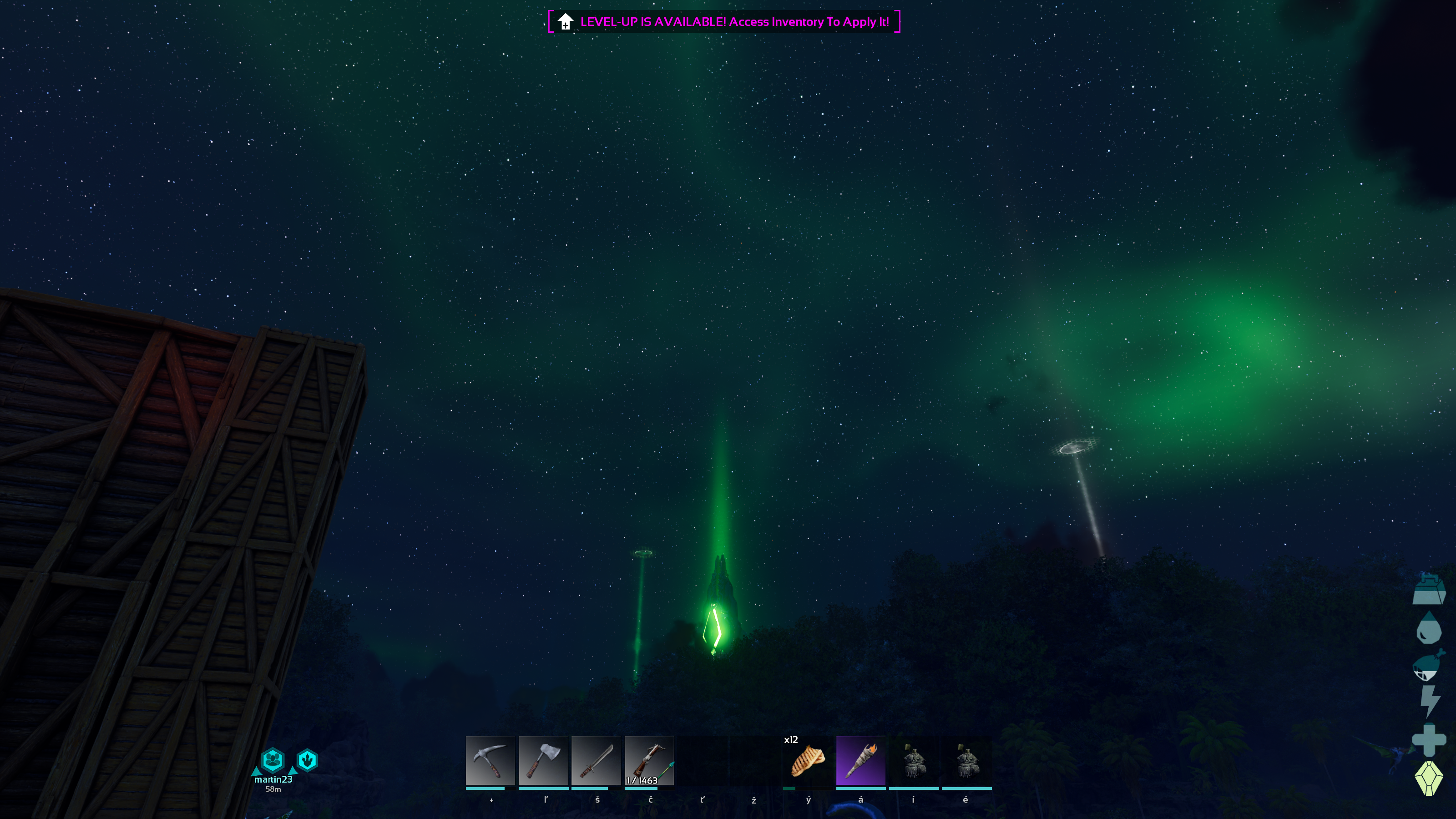This screenshot has height=819, width=1456.
Task: Equip the crossbow with 1463 arrows
Action: 649,761
